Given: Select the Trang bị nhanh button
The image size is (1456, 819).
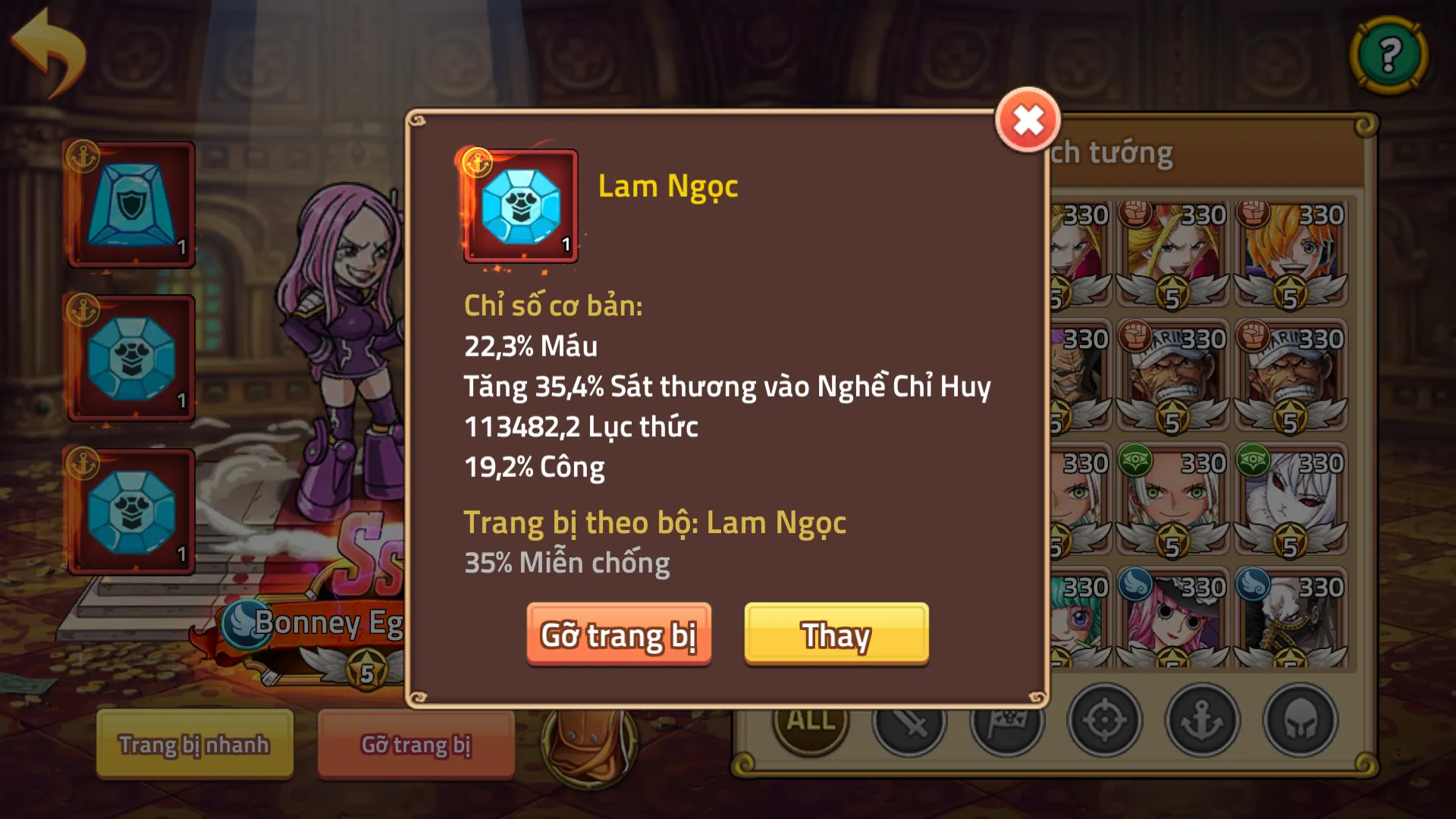Looking at the screenshot, I should pos(194,745).
